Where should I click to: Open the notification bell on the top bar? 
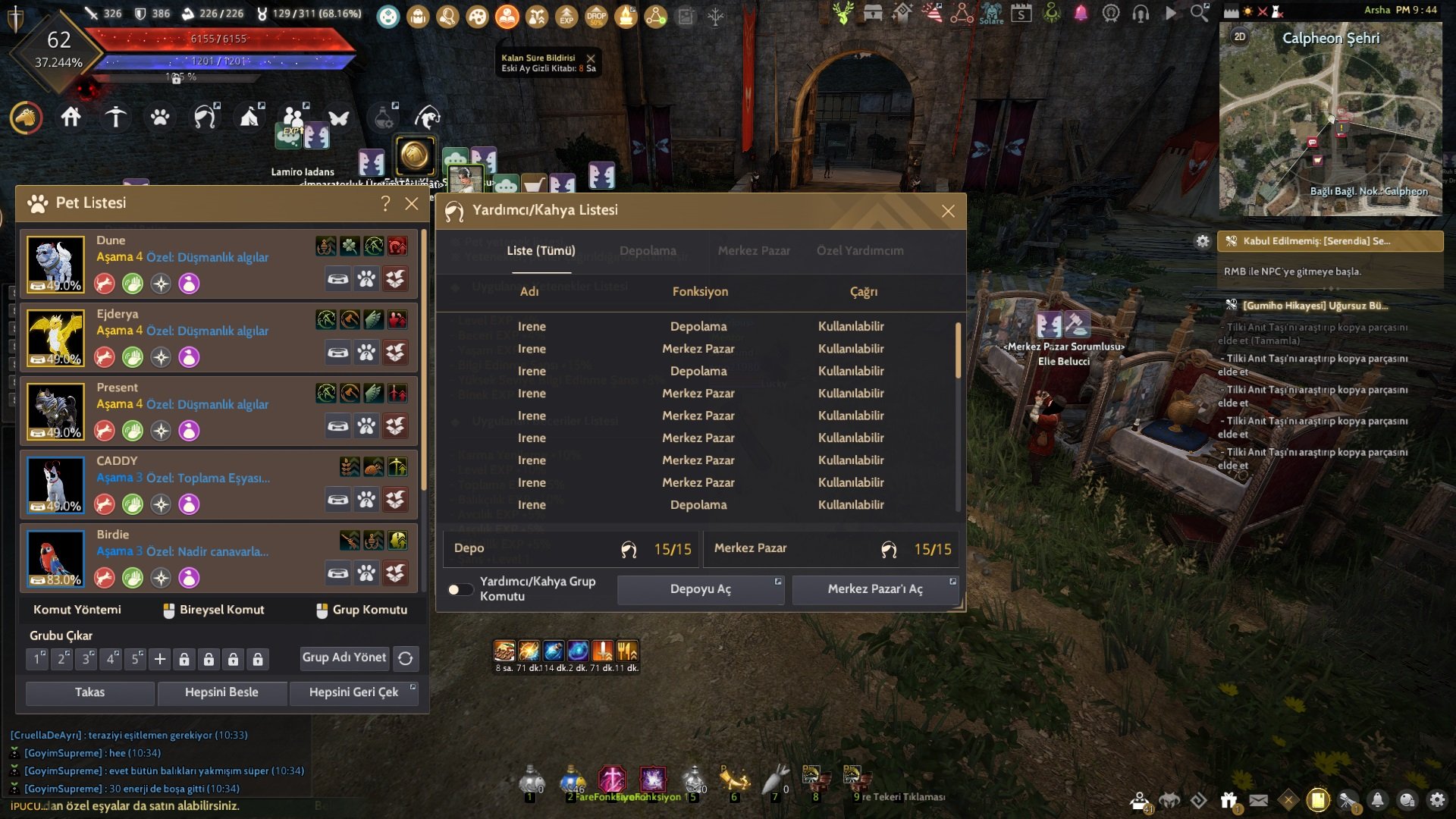pos(1081,11)
